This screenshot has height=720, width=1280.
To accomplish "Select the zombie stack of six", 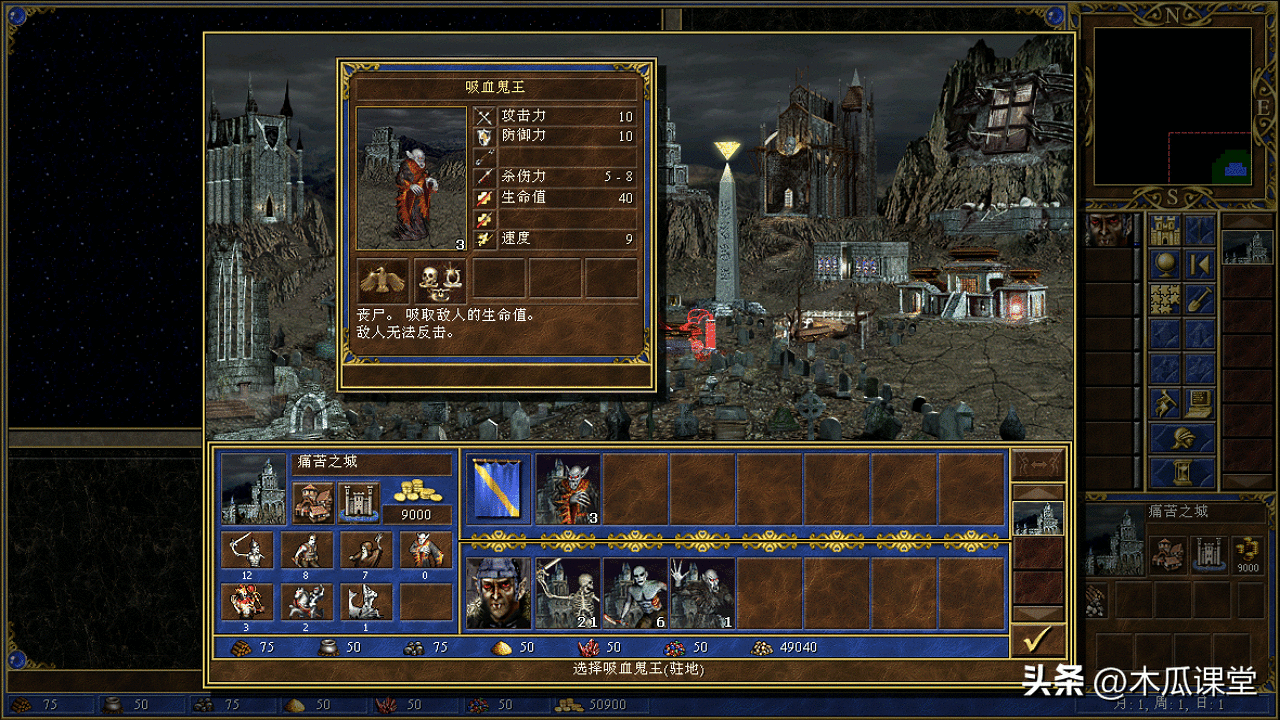I will tap(635, 593).
